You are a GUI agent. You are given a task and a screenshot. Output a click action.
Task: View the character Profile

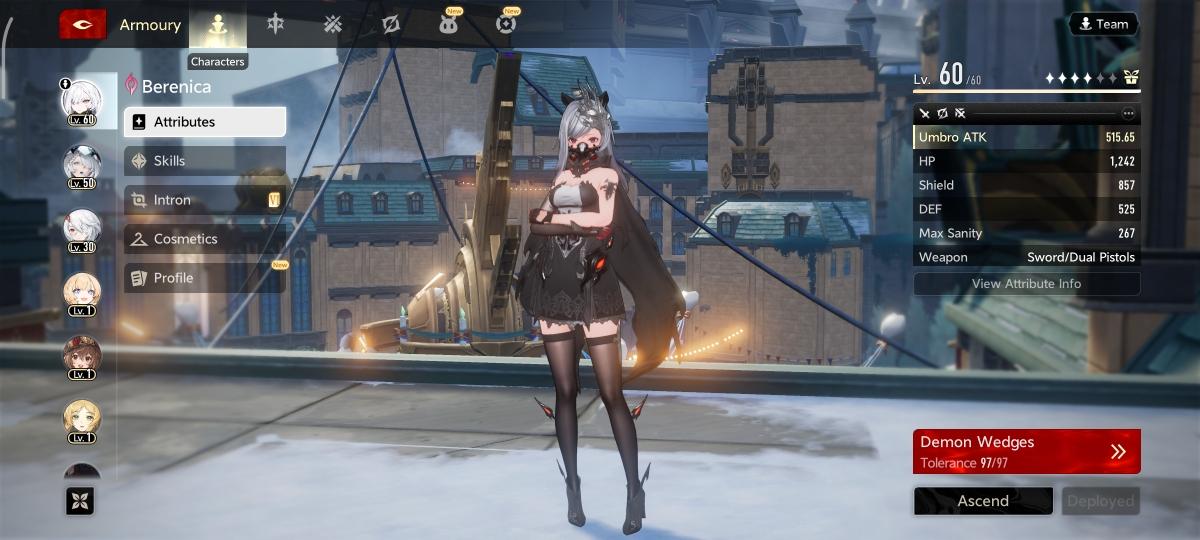coord(205,278)
